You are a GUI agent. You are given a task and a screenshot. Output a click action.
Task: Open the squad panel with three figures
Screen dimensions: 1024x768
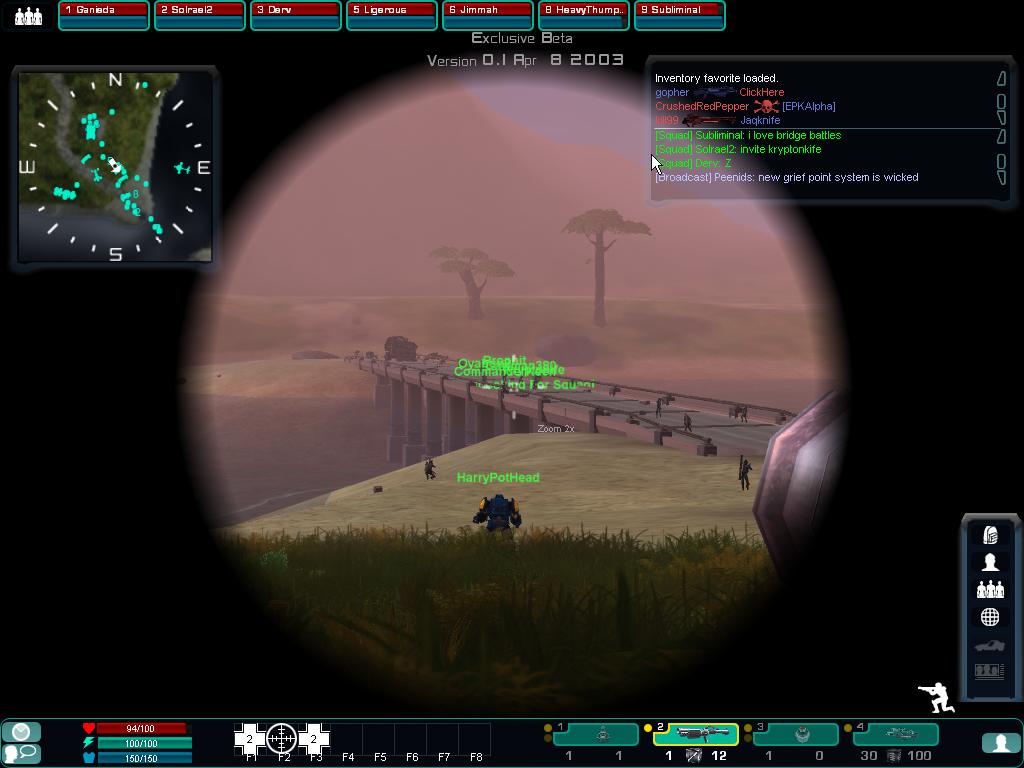pyautogui.click(x=990, y=590)
